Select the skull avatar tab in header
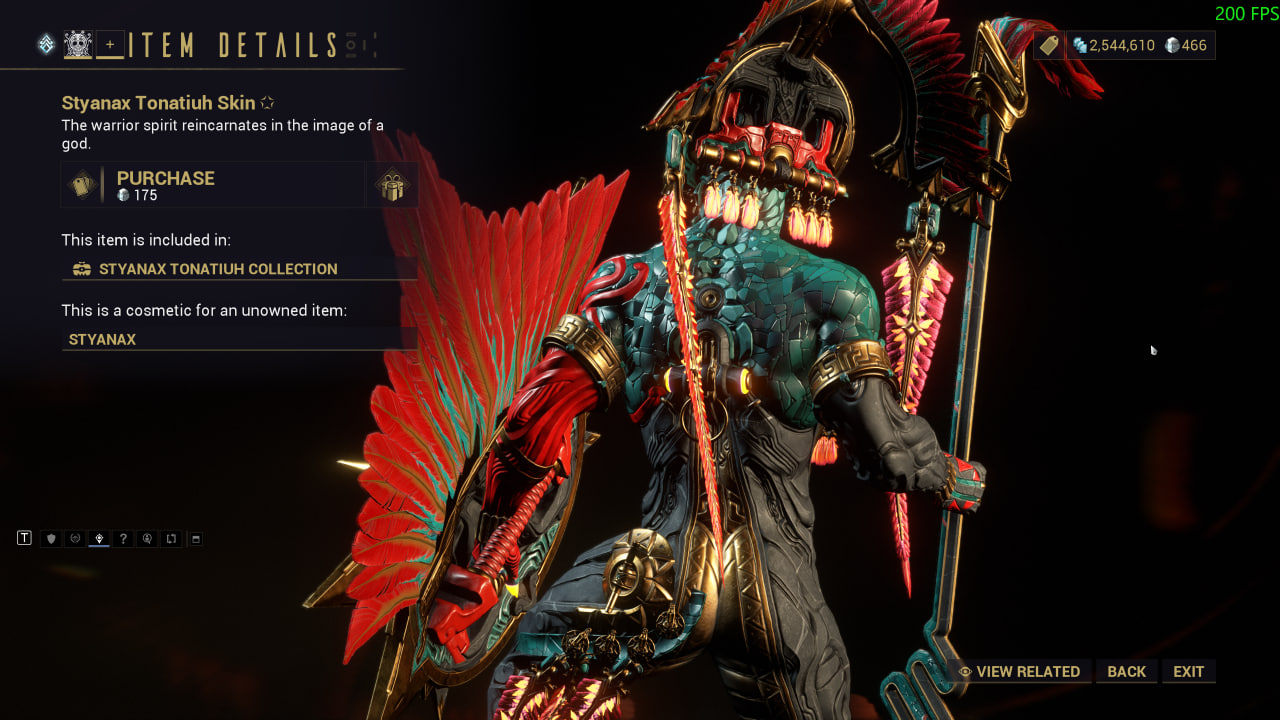The width and height of the screenshot is (1280, 720). 78,44
